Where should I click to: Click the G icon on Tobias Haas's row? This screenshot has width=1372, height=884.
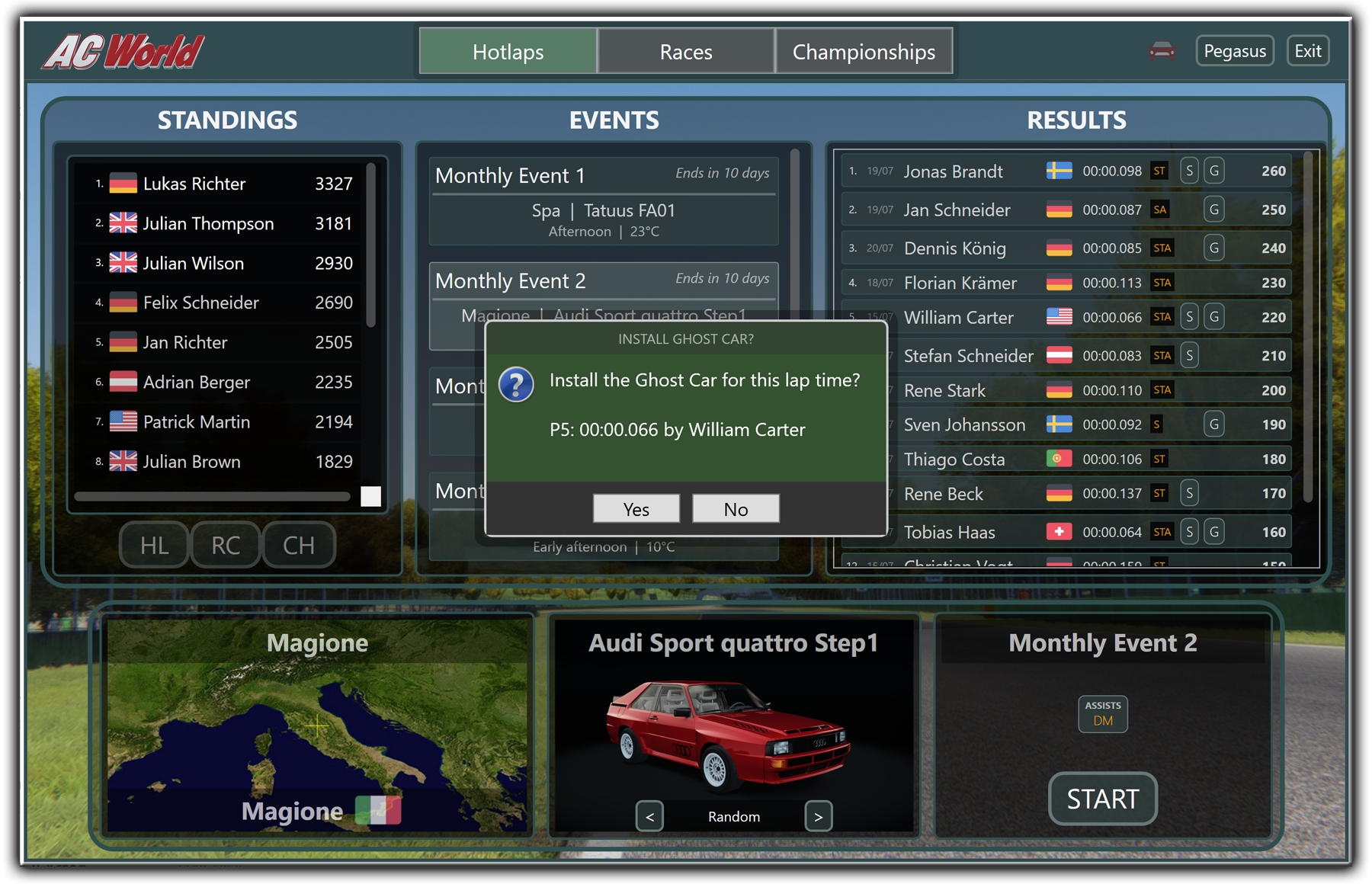coord(1213,531)
